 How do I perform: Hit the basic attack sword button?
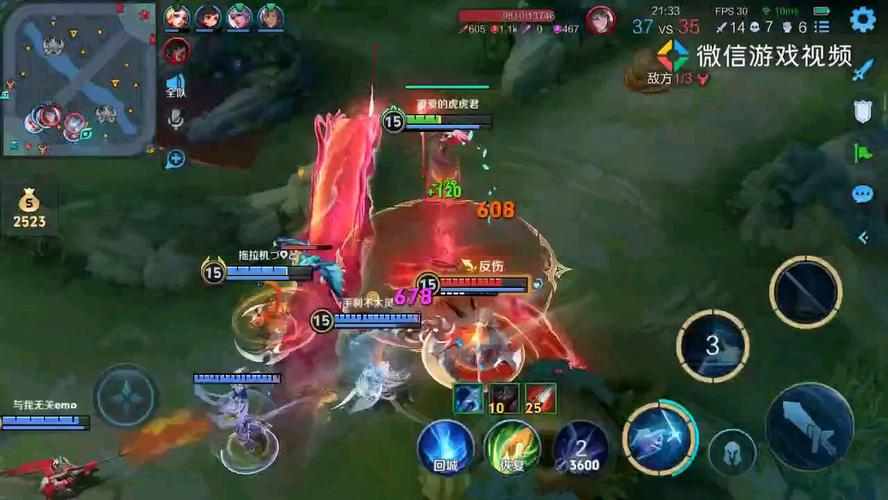[809, 427]
